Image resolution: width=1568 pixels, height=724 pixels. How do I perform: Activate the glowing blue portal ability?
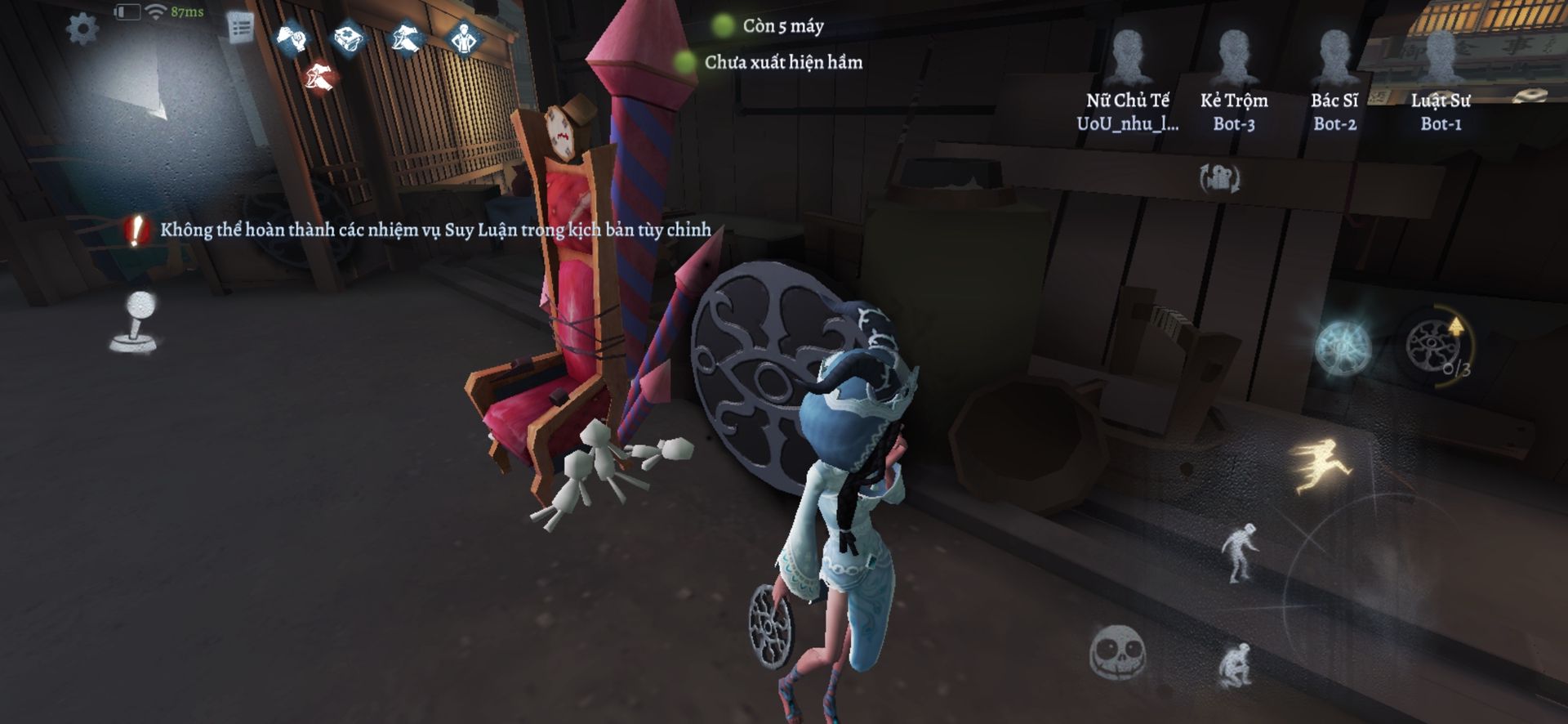(x=1343, y=346)
